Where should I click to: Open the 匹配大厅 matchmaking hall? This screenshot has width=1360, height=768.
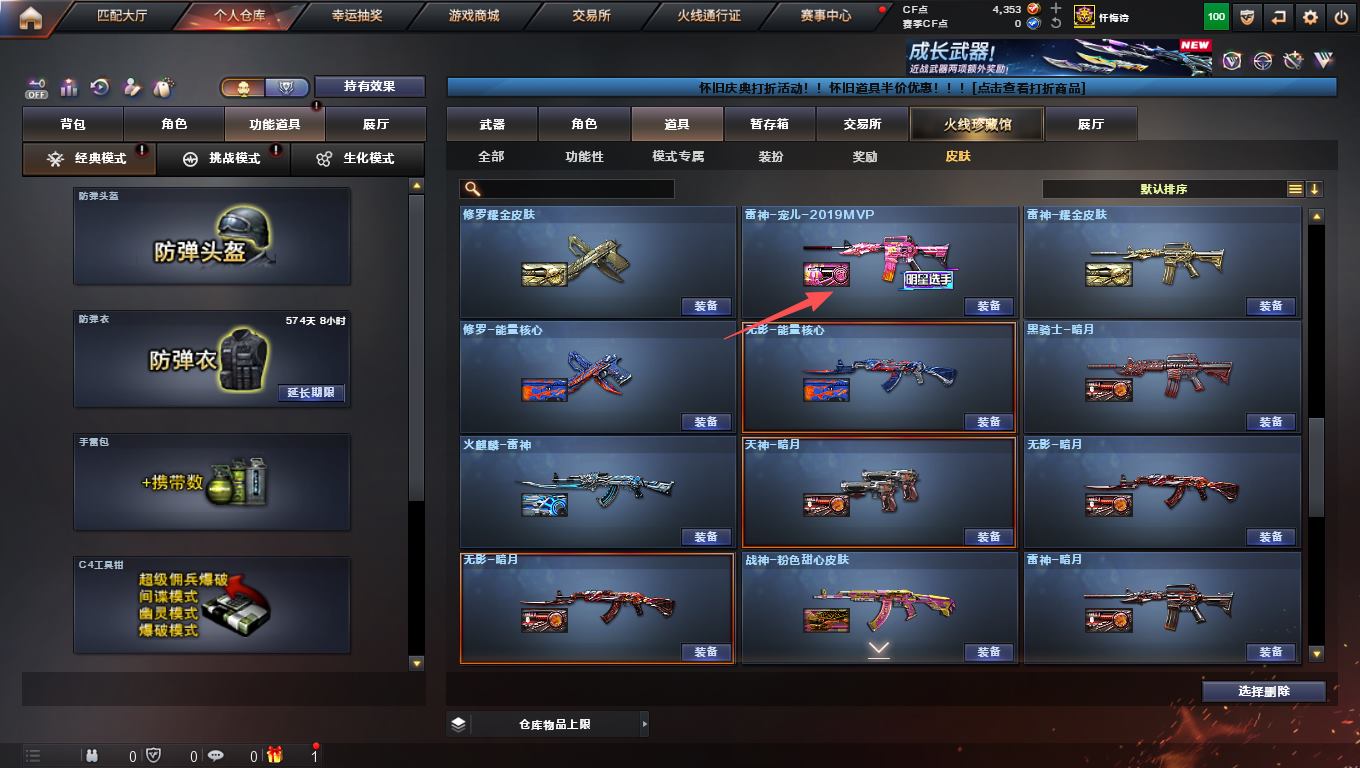(122, 16)
